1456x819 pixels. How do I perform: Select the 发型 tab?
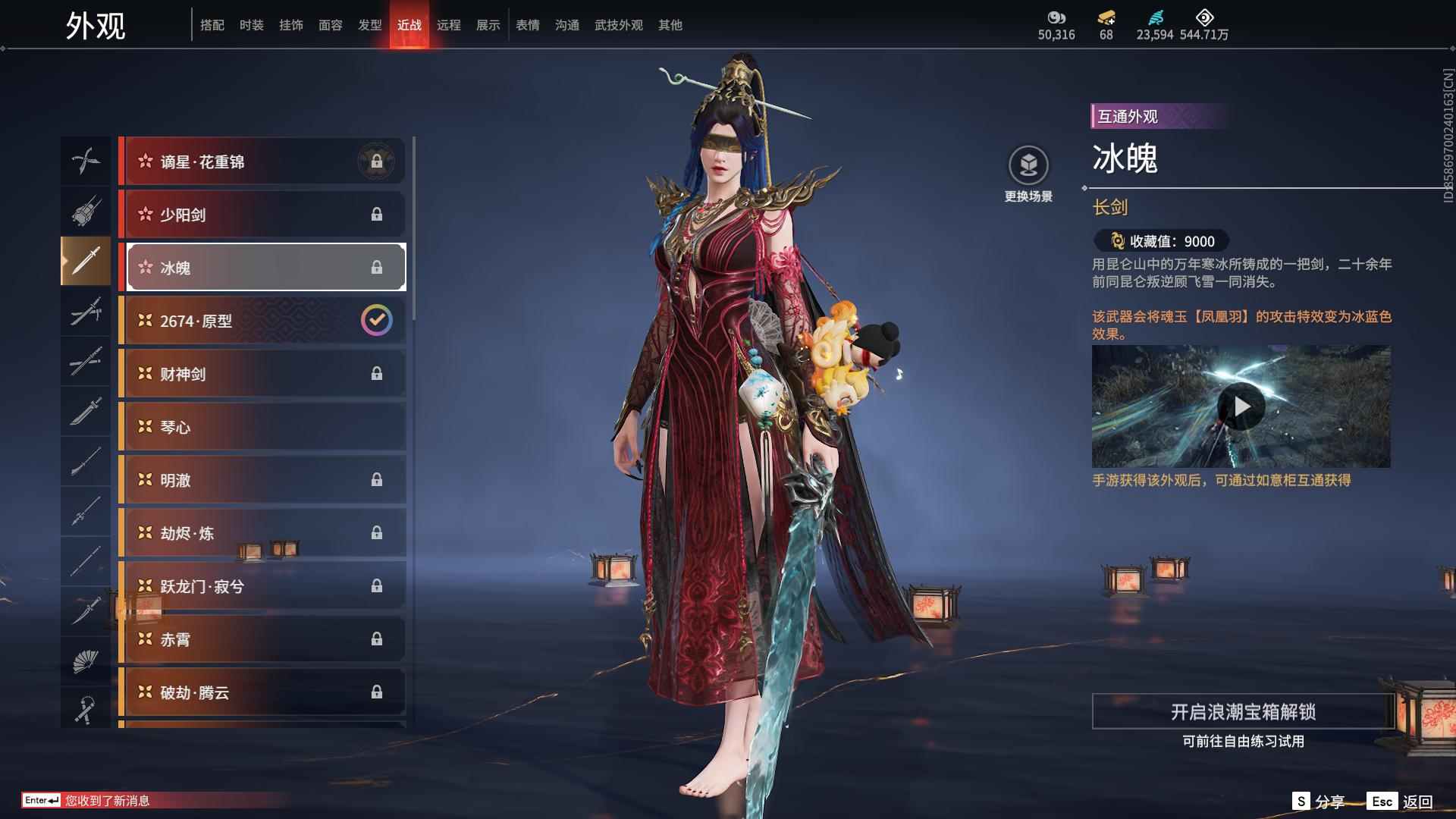(x=369, y=25)
